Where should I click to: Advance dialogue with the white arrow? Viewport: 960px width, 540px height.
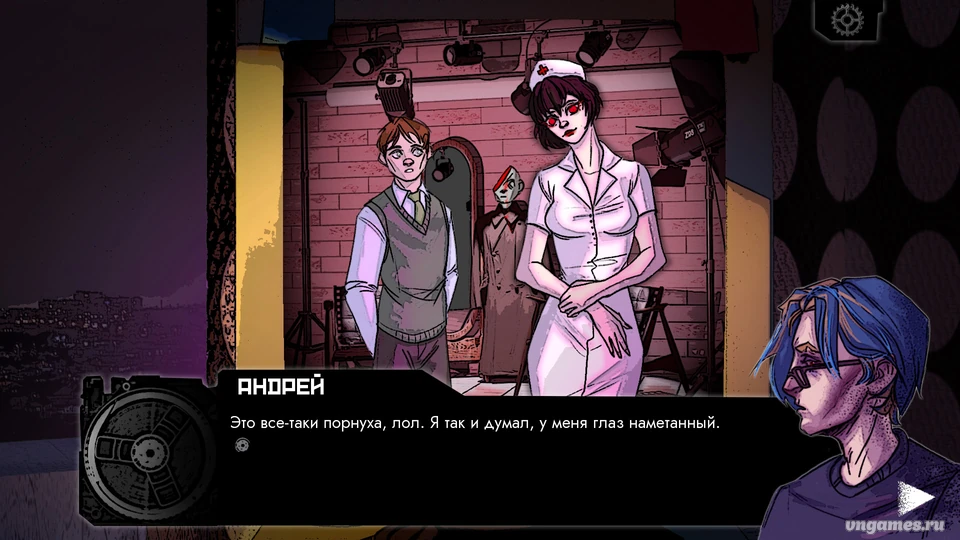[x=914, y=497]
